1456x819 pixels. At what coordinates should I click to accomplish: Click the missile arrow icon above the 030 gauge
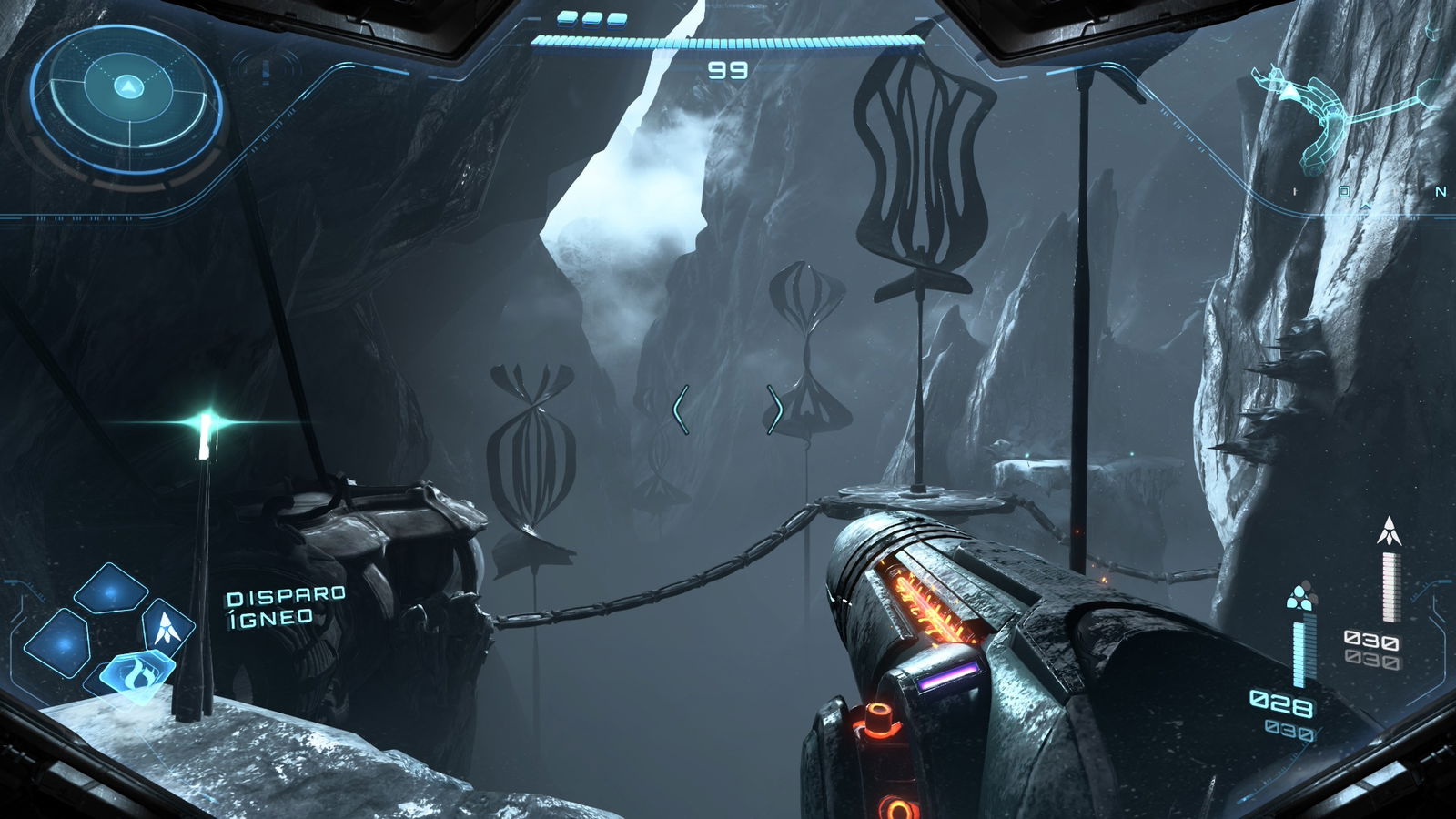click(x=1390, y=530)
